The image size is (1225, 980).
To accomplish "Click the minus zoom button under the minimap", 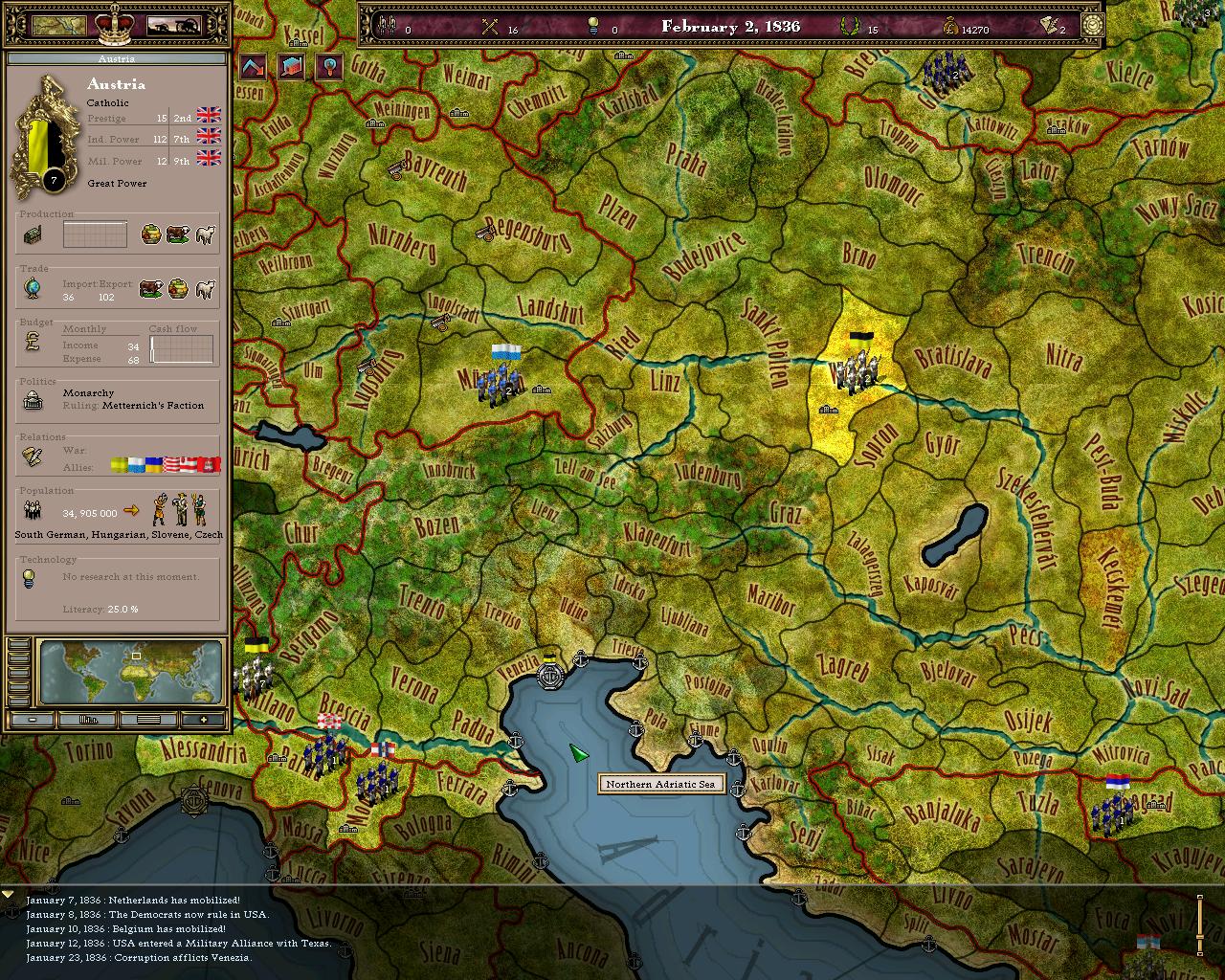I will [32, 718].
